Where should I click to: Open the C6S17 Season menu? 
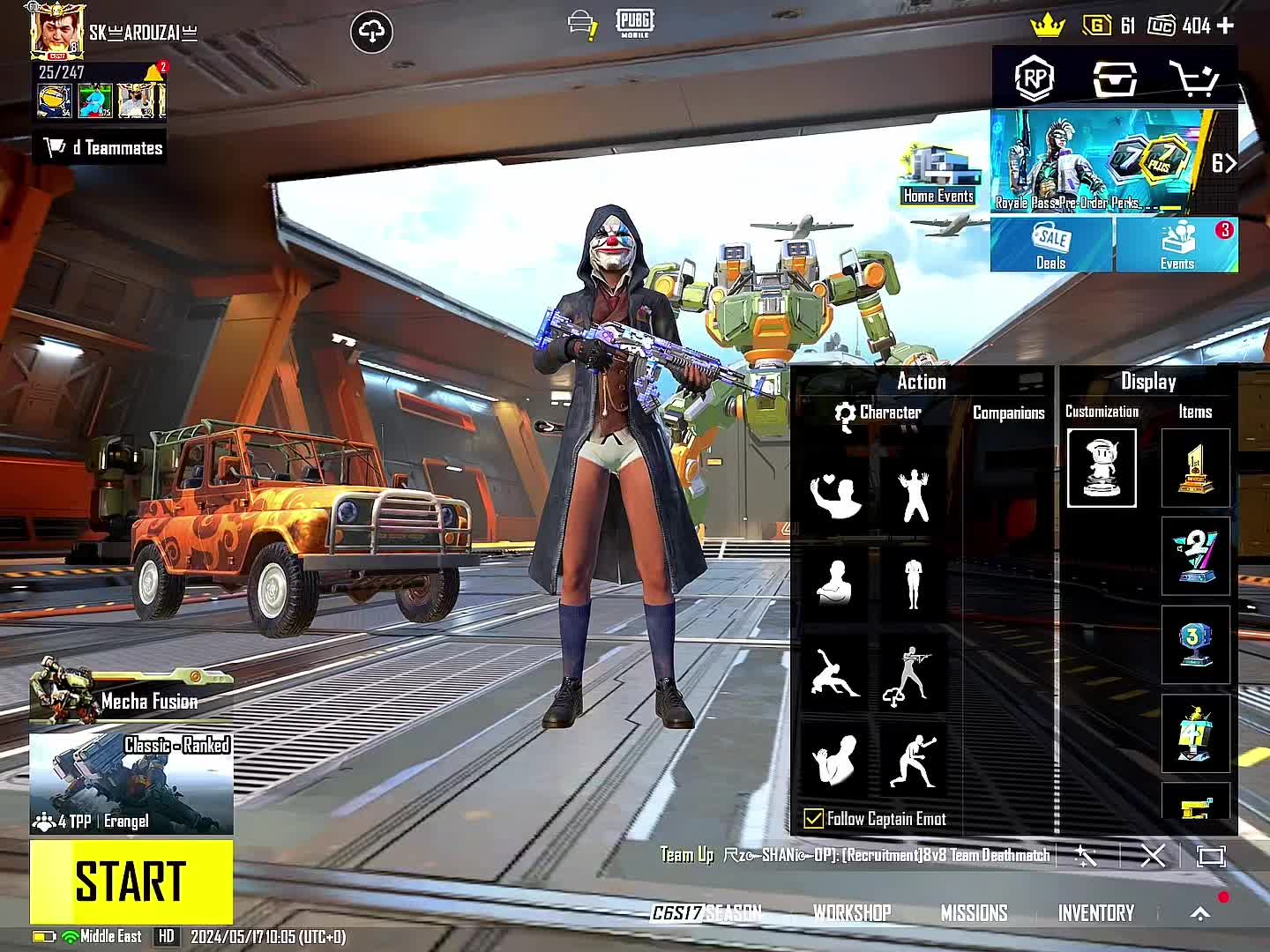(706, 913)
